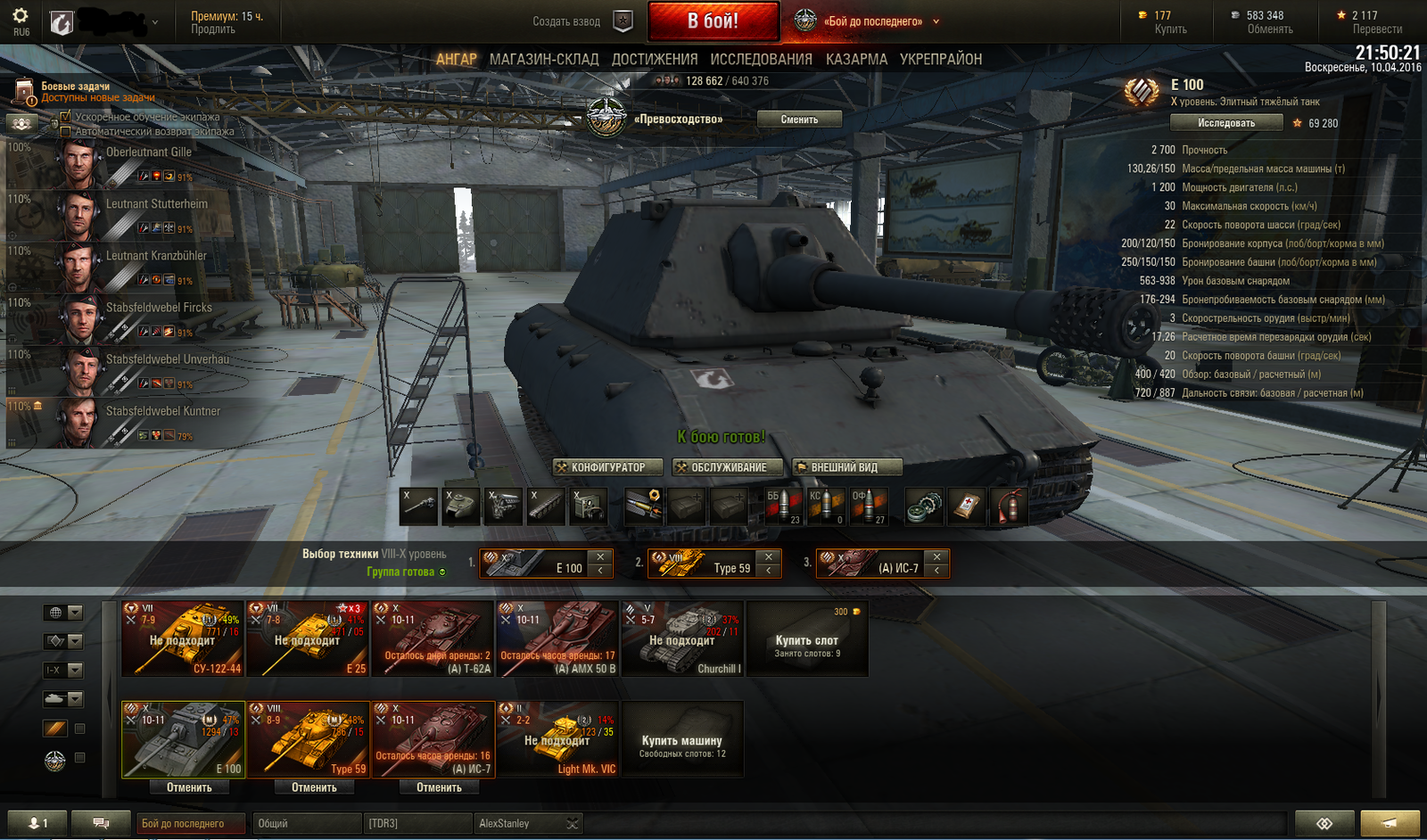
Task: Open the КАЗАРМА tab
Action: pos(856,60)
